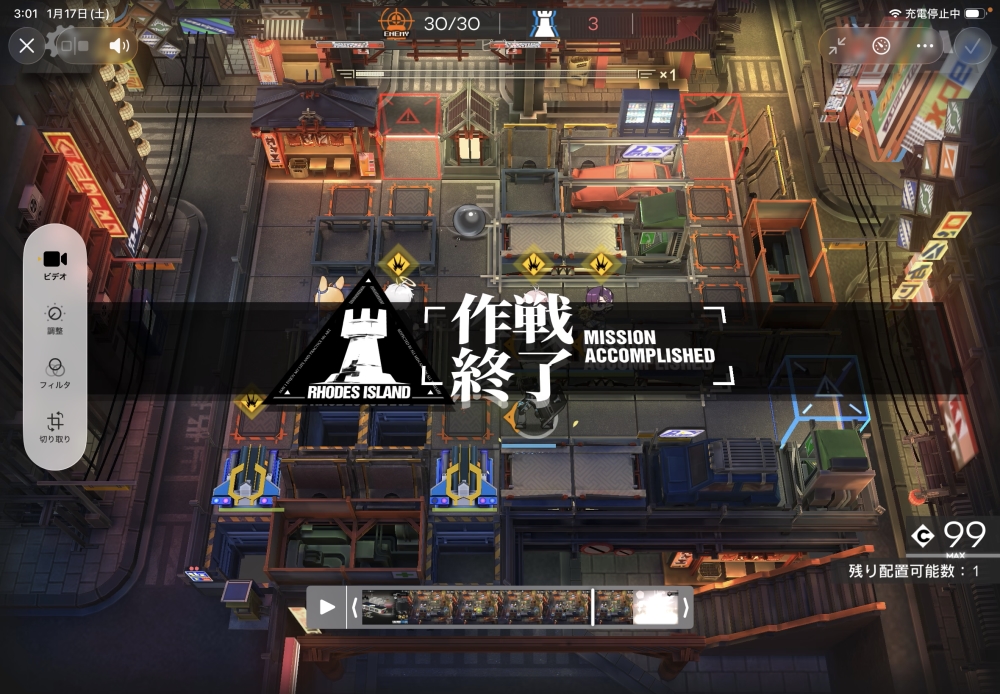Image resolution: width=1000 pixels, height=694 pixels.
Task: Open the playback speed dial control
Action: click(881, 46)
